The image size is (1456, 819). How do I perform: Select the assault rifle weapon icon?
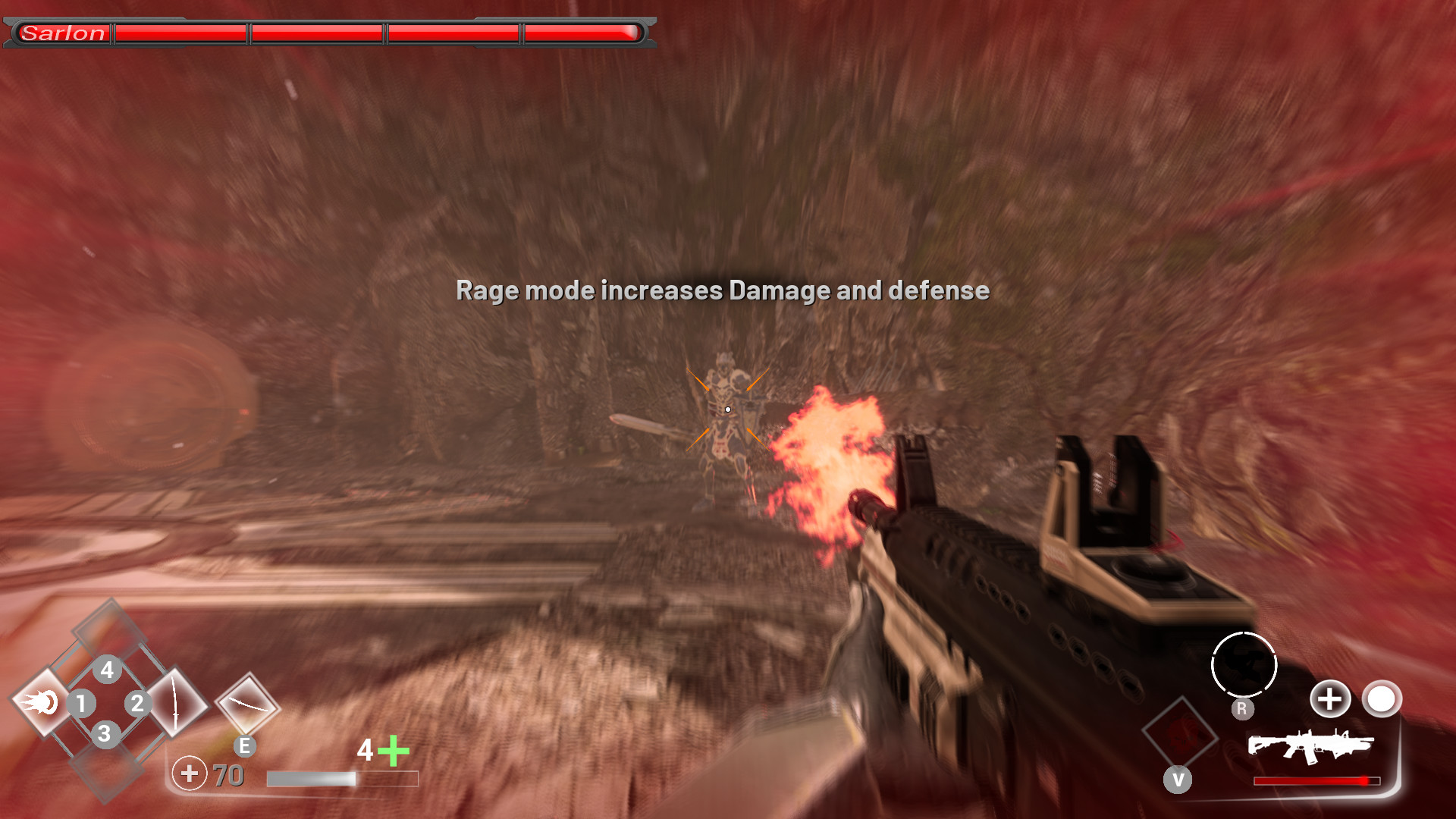point(1312,746)
